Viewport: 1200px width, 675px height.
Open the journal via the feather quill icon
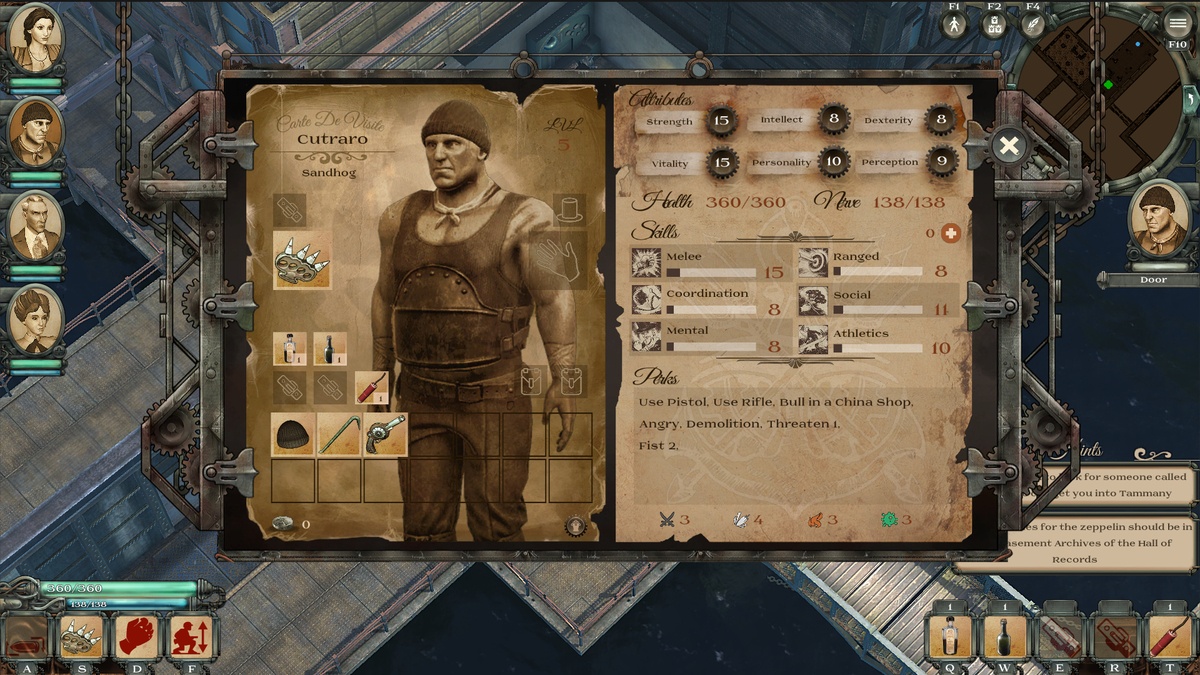pos(1032,25)
